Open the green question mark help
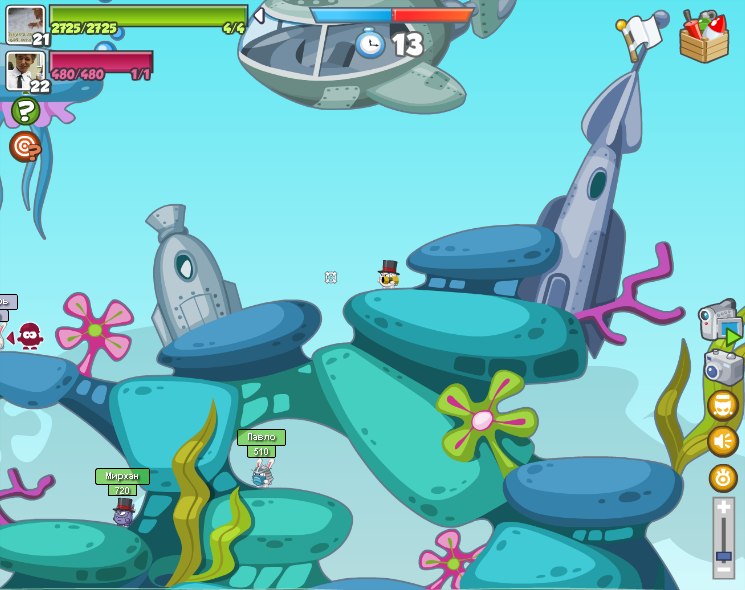 [x=25, y=110]
